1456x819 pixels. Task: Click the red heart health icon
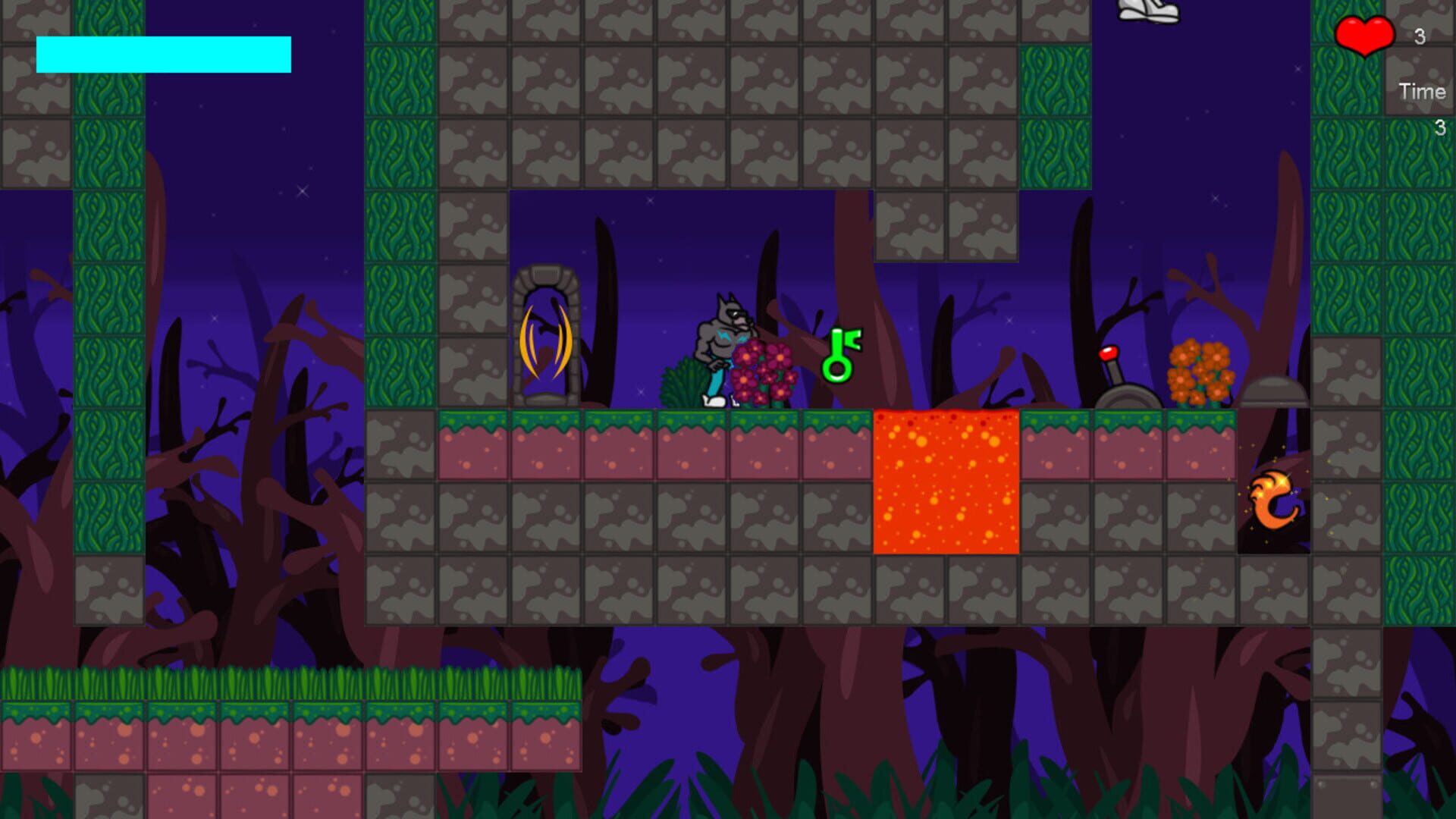(x=1363, y=36)
